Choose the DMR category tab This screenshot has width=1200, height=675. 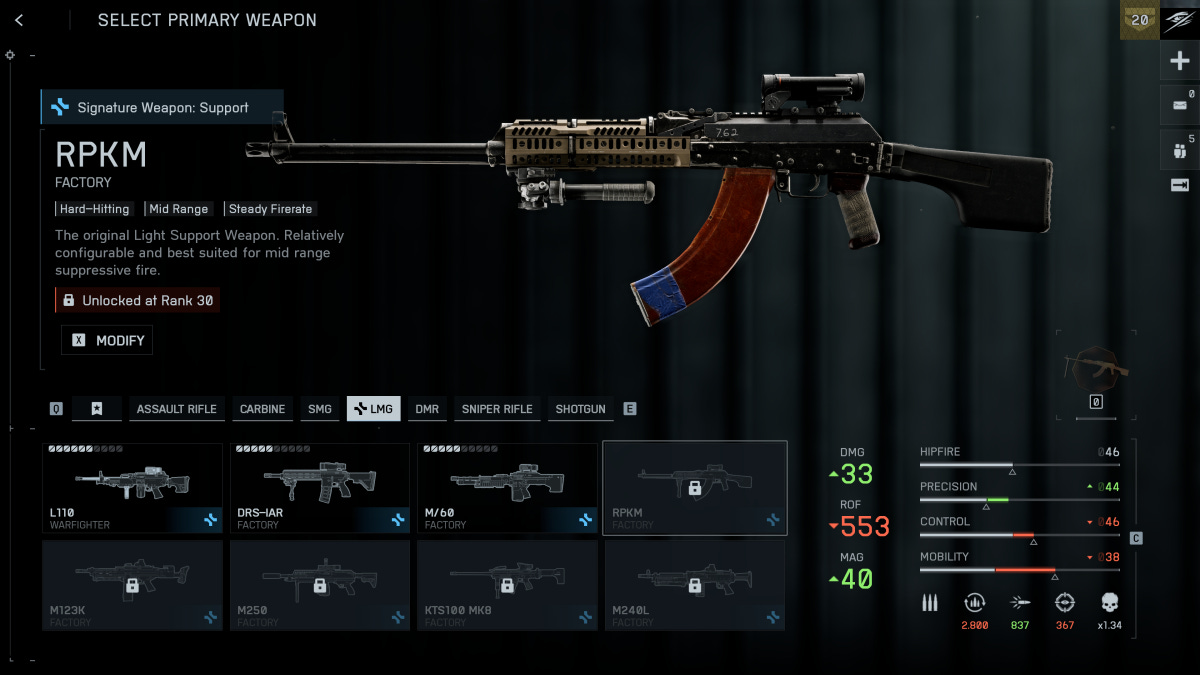[427, 409]
